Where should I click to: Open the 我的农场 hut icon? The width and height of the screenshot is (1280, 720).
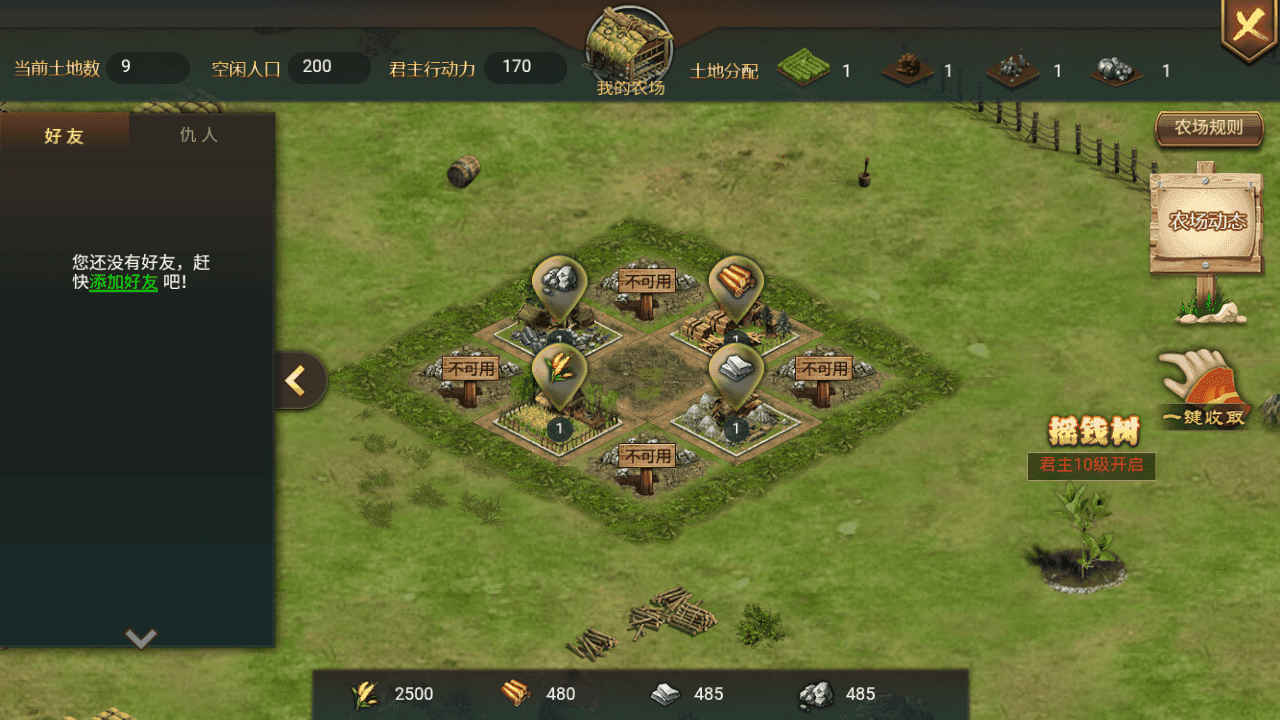coord(630,48)
